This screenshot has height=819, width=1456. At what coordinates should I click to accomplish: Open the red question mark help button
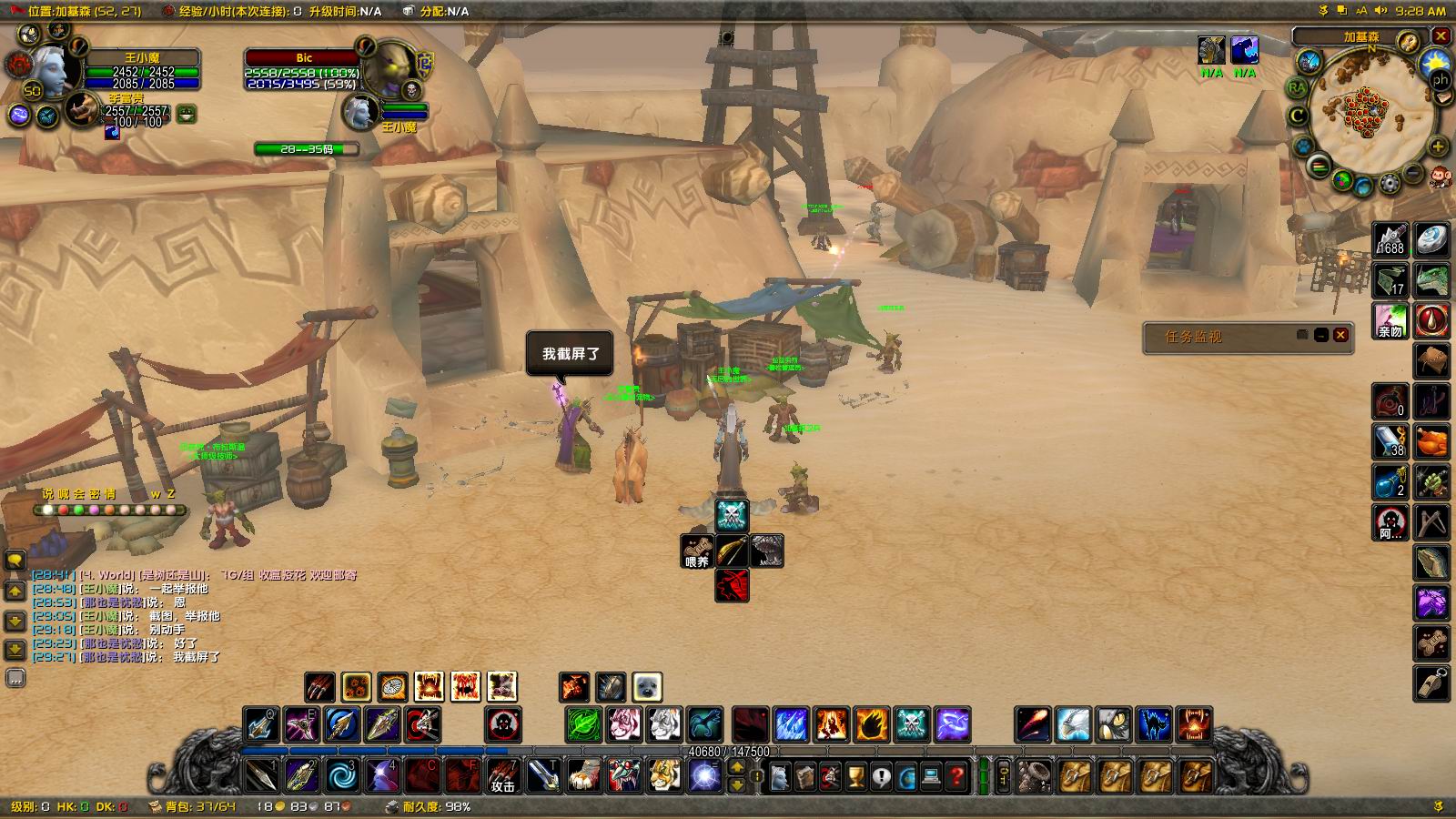(x=956, y=777)
